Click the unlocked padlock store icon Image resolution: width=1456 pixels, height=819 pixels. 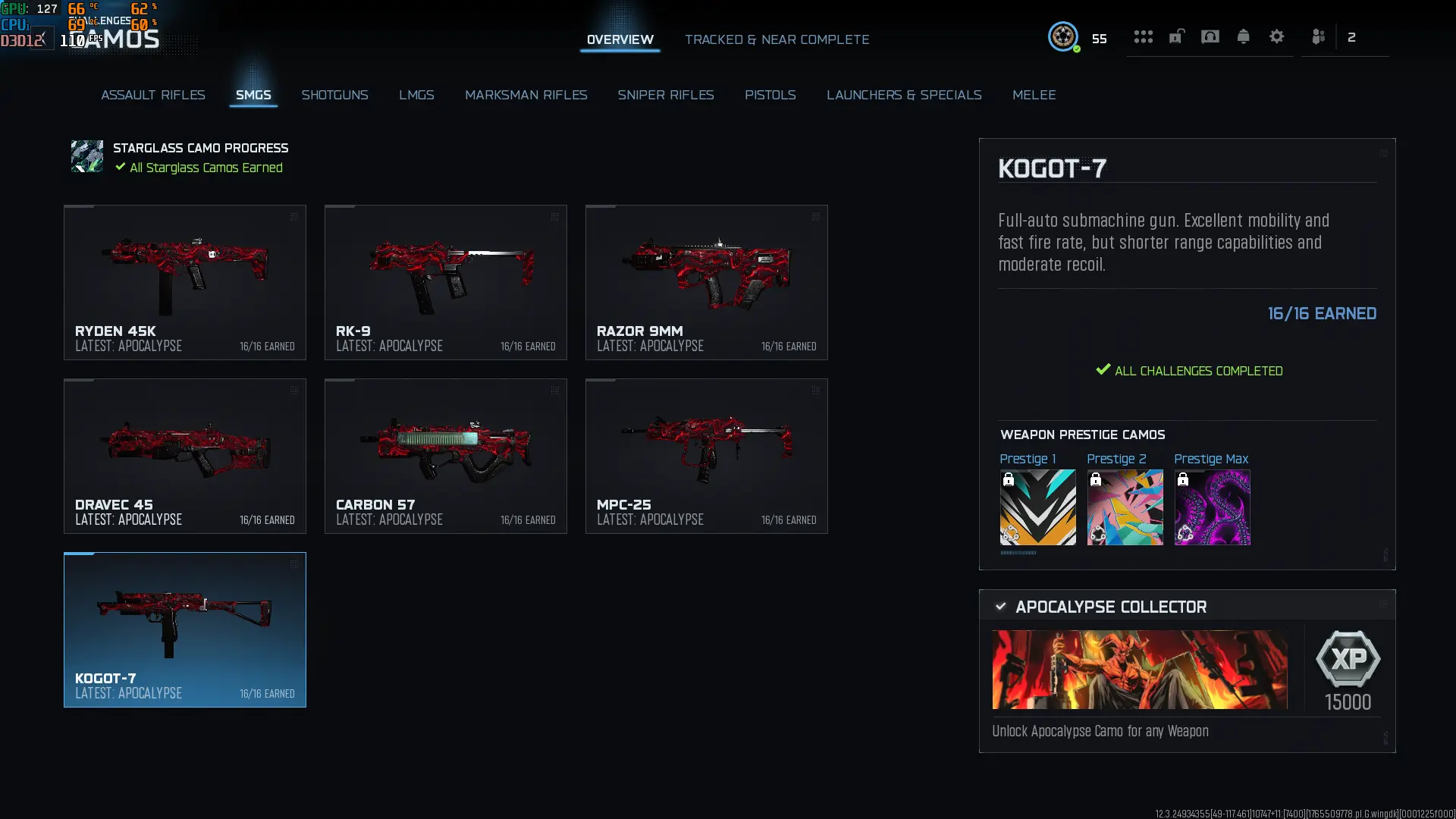[1176, 36]
